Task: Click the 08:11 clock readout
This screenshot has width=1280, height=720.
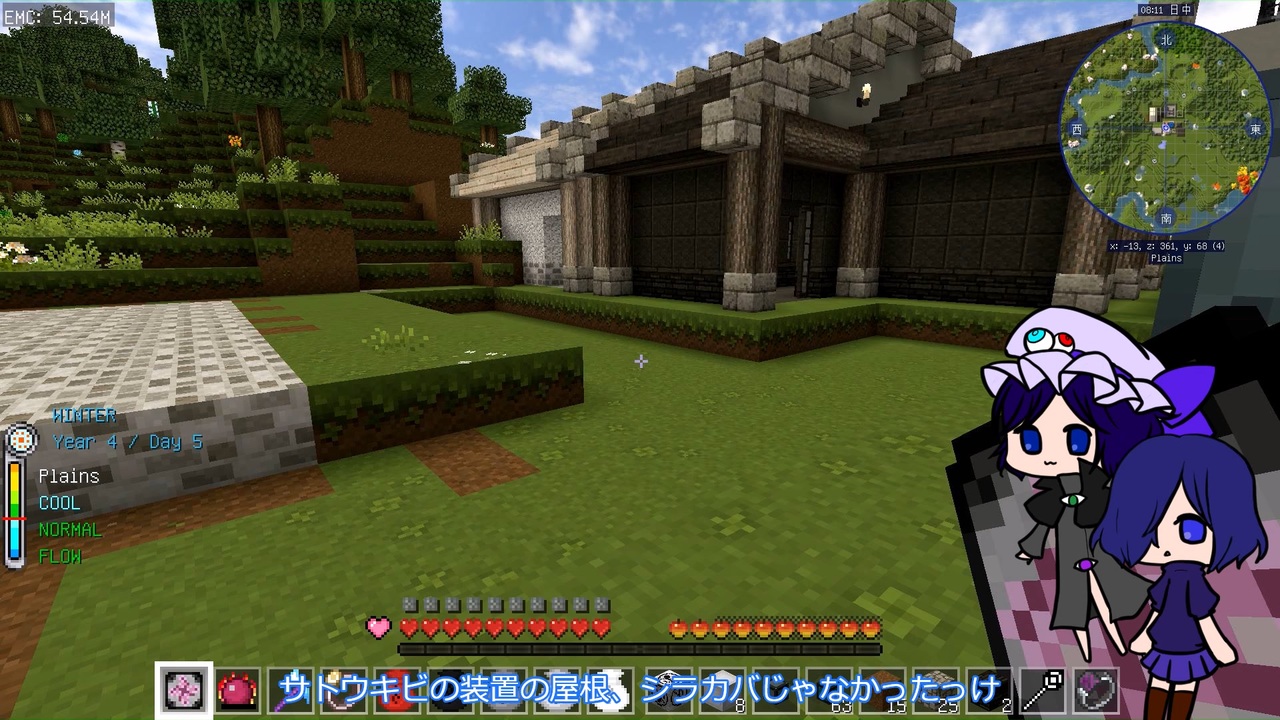Action: point(1151,9)
